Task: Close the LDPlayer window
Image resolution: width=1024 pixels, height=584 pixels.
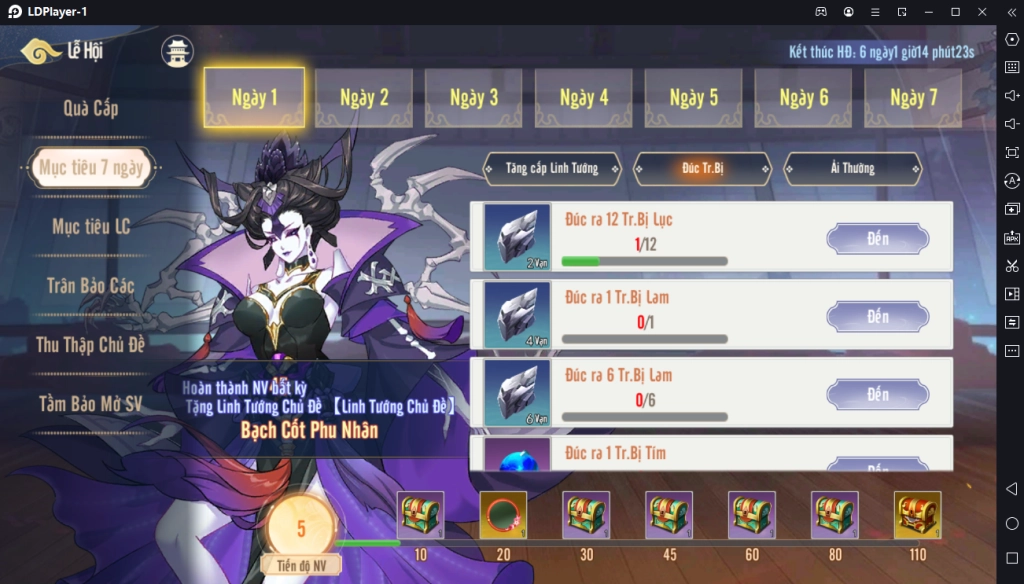Action: click(x=982, y=11)
